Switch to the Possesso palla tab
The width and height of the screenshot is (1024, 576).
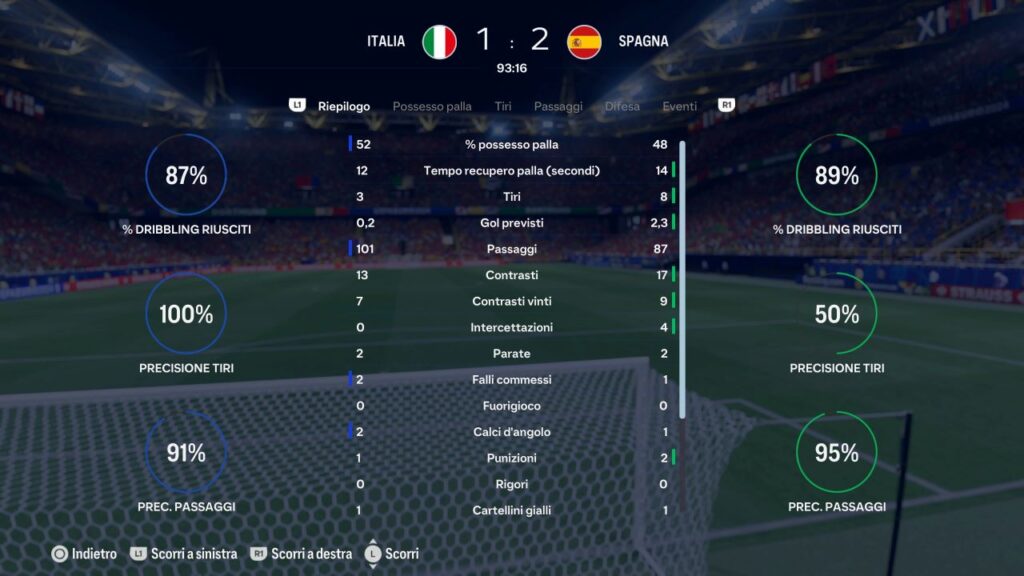(432, 106)
